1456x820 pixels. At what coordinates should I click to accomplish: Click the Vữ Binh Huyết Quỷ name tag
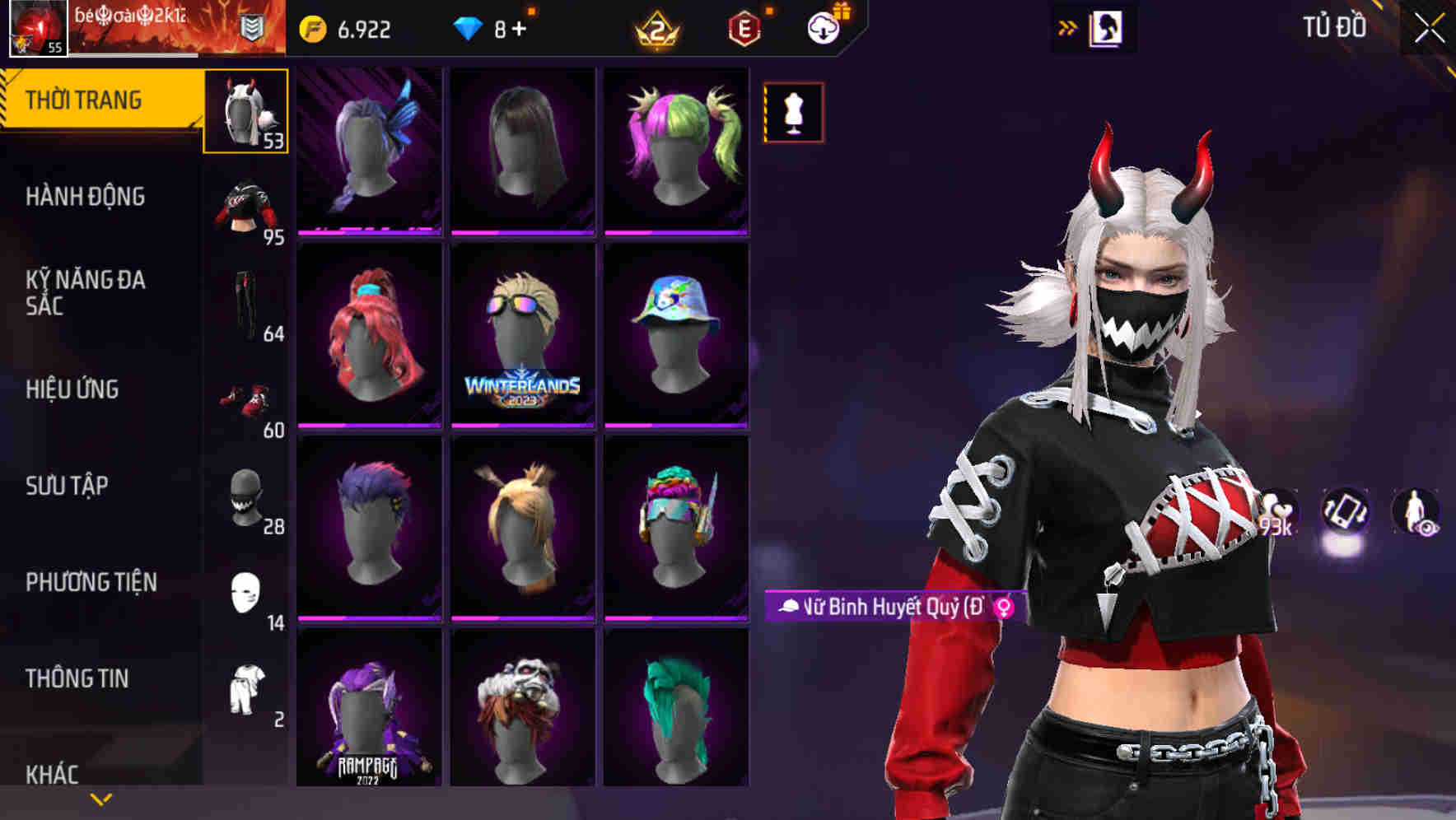tap(892, 606)
